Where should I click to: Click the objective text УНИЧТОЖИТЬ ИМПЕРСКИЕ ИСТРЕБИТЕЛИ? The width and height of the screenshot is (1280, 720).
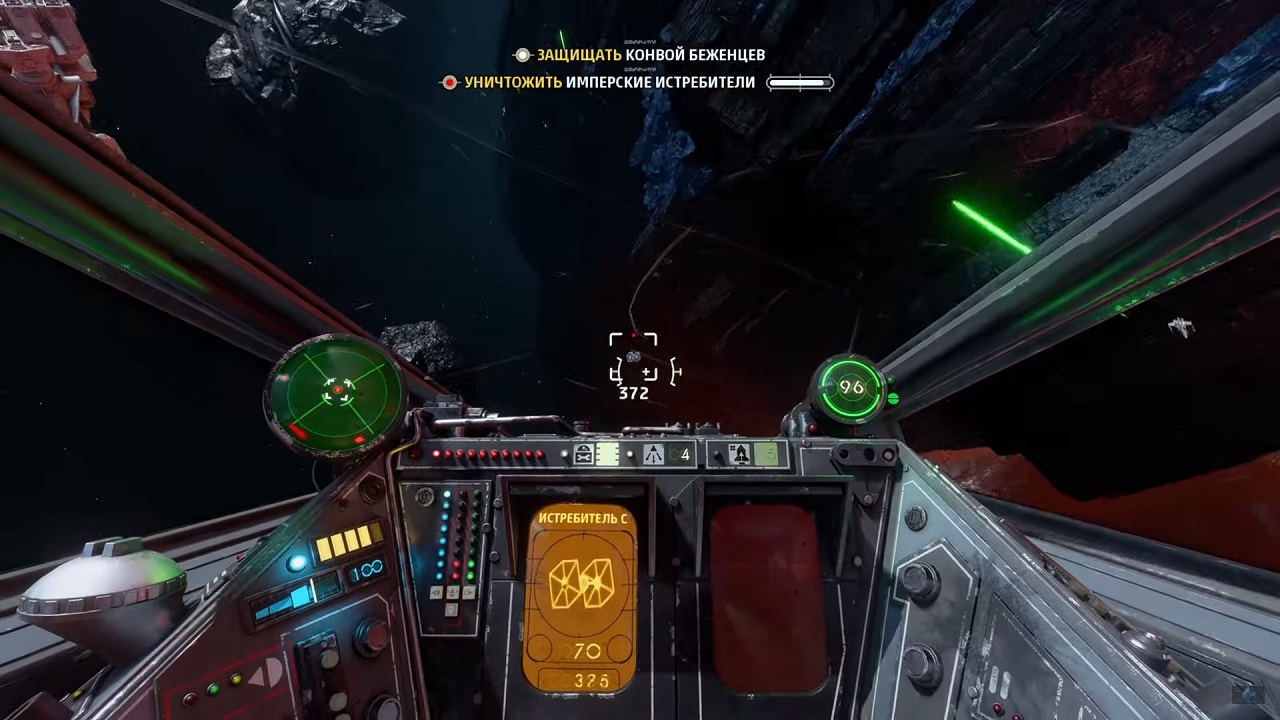(608, 83)
